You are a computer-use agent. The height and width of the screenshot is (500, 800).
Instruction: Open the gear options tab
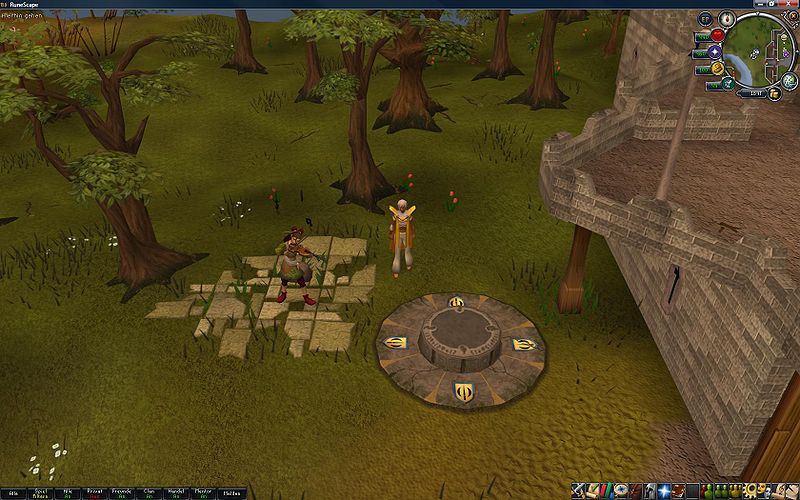[748, 491]
